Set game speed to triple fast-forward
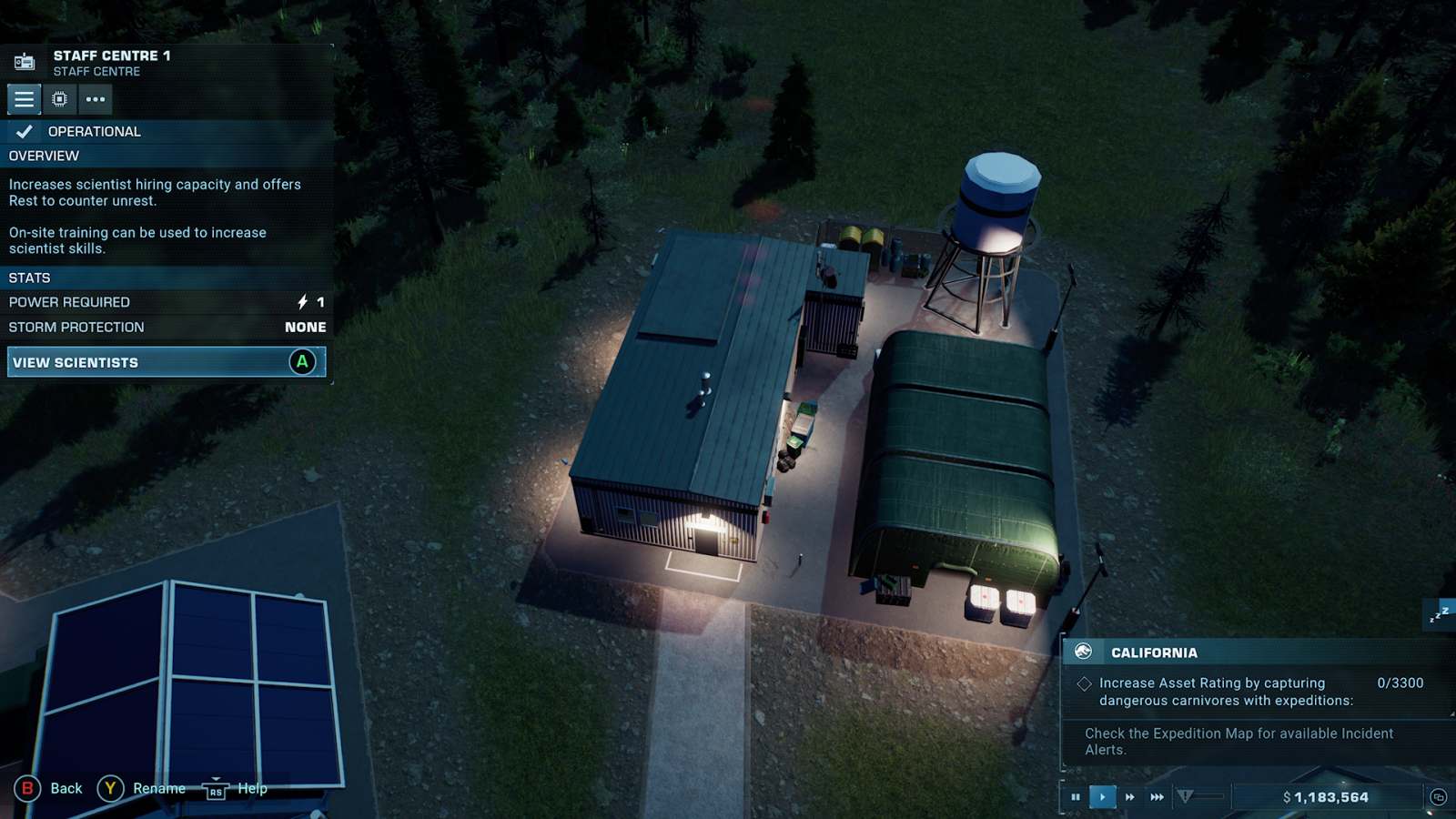Viewport: 1456px width, 819px height. point(1158,797)
